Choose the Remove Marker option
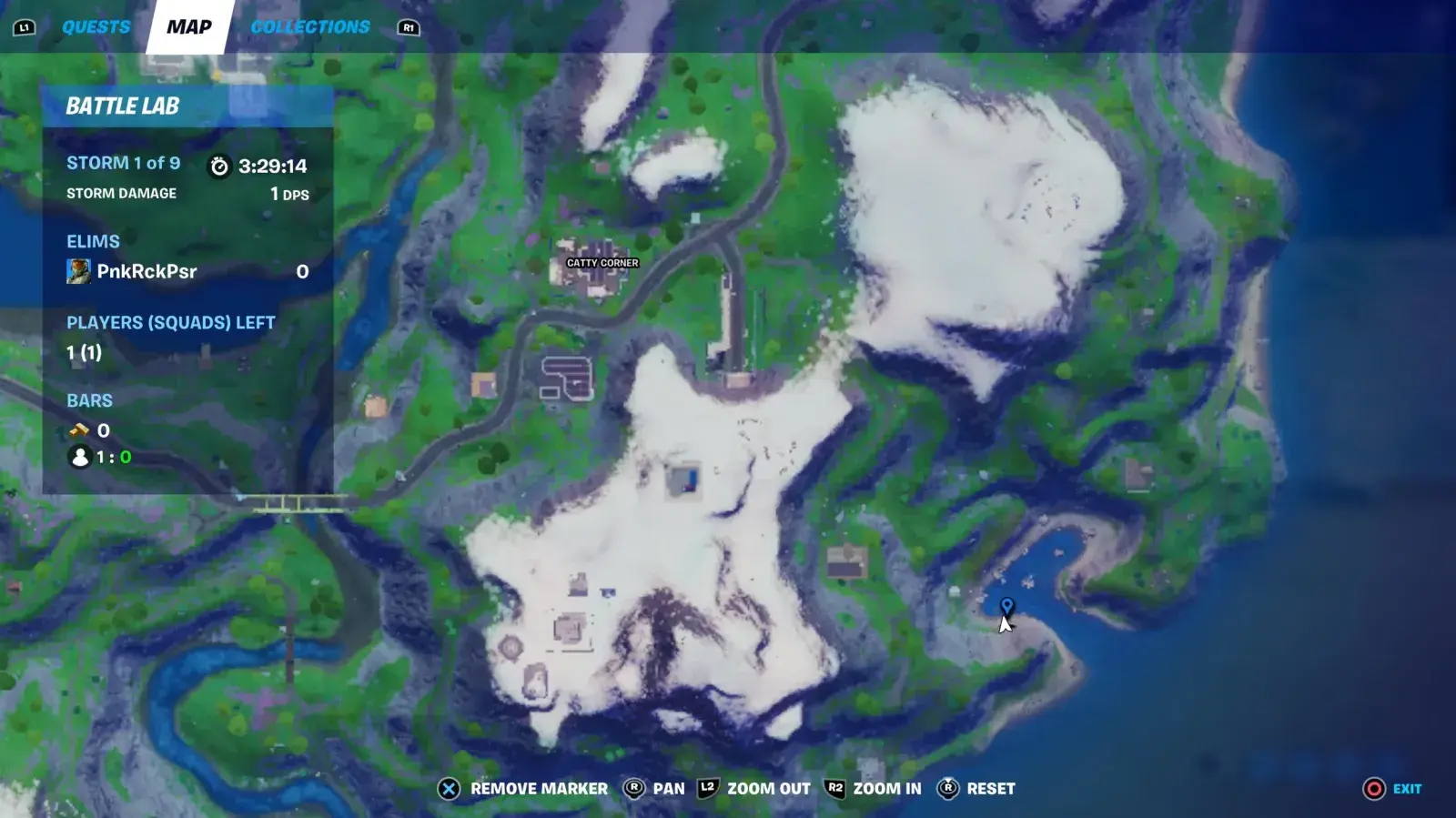 point(522,789)
